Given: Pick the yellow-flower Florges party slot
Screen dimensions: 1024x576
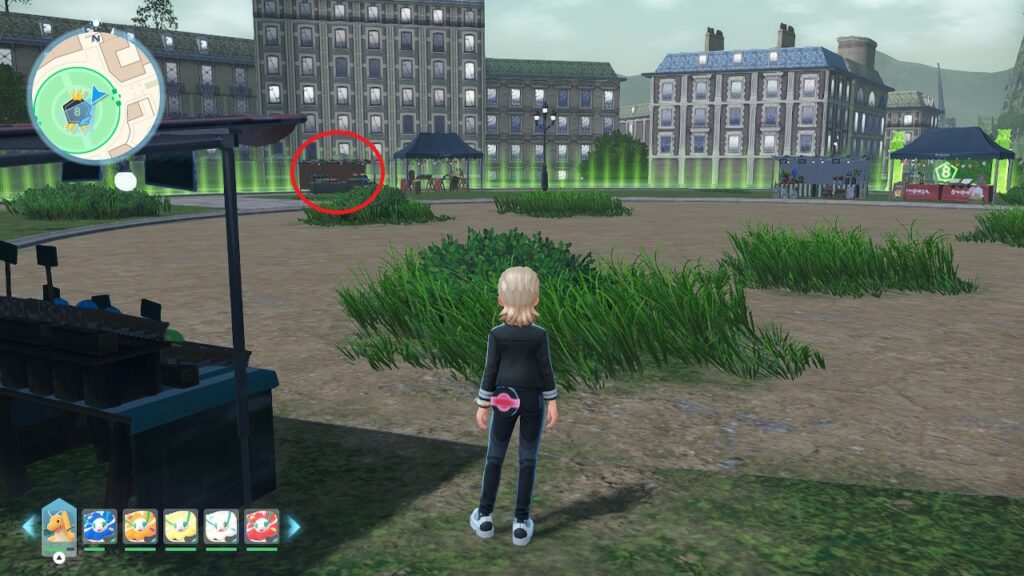Looking at the screenshot, I should click(x=181, y=526).
